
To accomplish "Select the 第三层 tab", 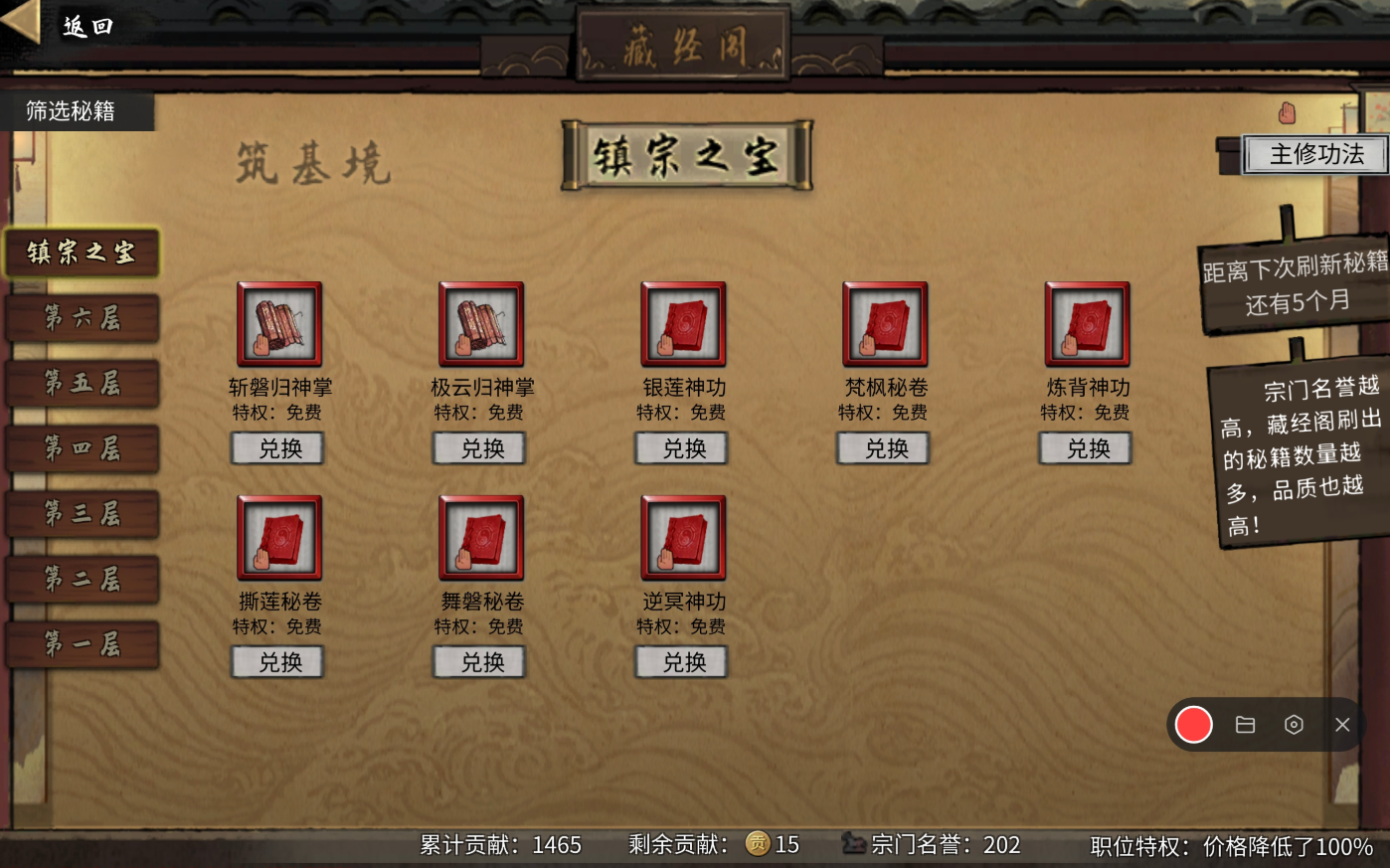I will (x=80, y=514).
